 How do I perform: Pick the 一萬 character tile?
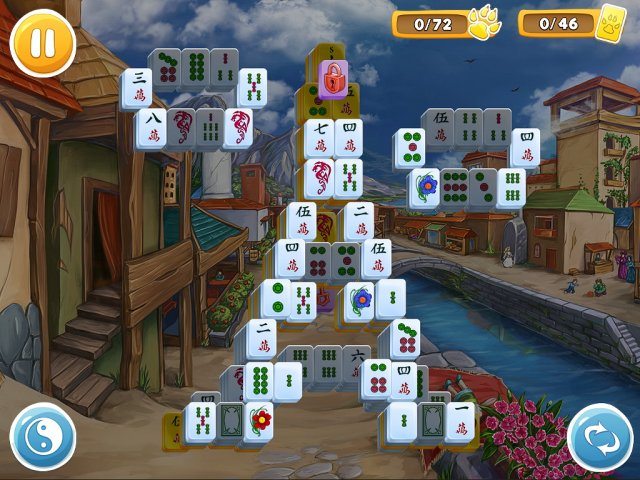coord(461,421)
